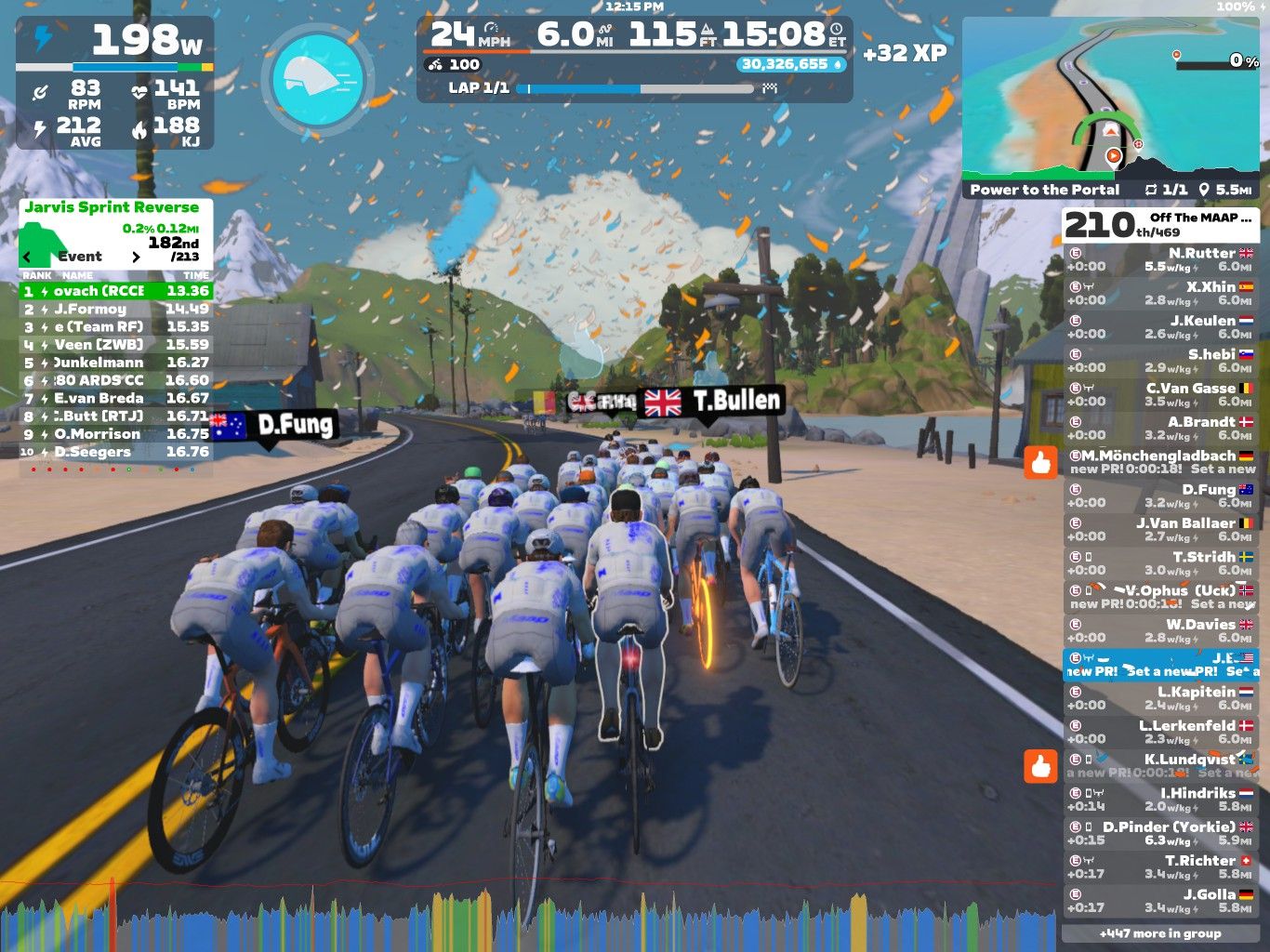The height and width of the screenshot is (952, 1270).
Task: Click the drone icon beside C.Van Gasse
Action: click(x=1087, y=388)
